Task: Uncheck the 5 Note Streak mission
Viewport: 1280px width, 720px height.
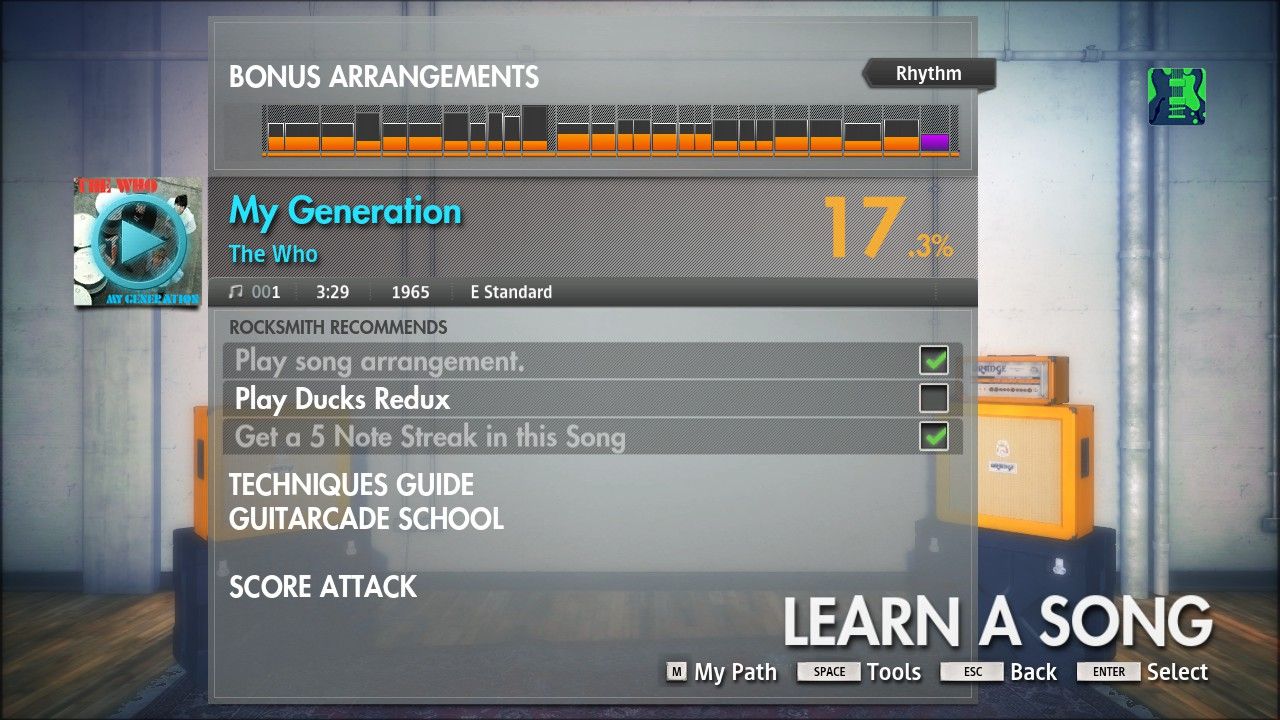Action: (x=932, y=436)
